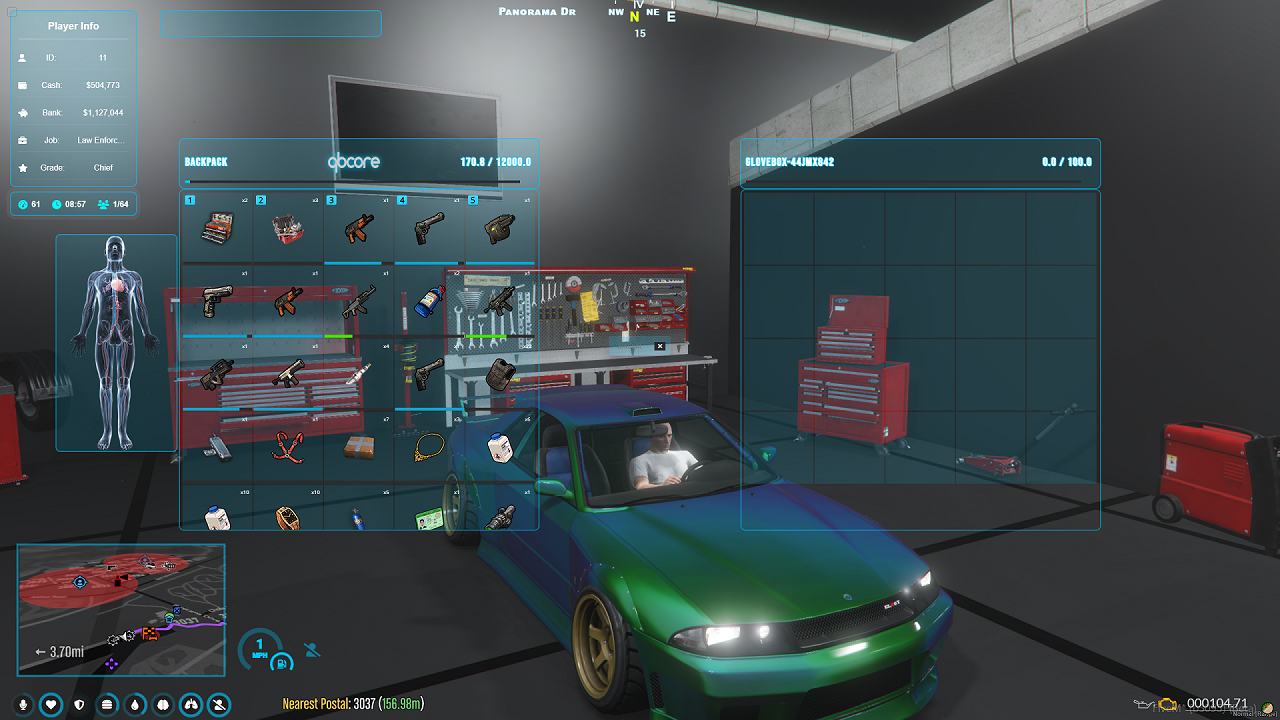Image resolution: width=1280 pixels, height=720 pixels.
Task: Click the search input field at the top left
Action: [270, 23]
